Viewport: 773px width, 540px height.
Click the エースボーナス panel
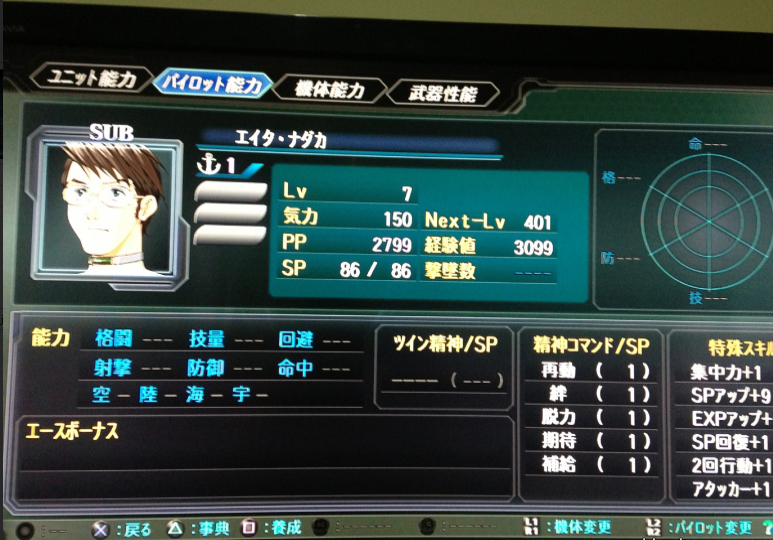[x=265, y=456]
